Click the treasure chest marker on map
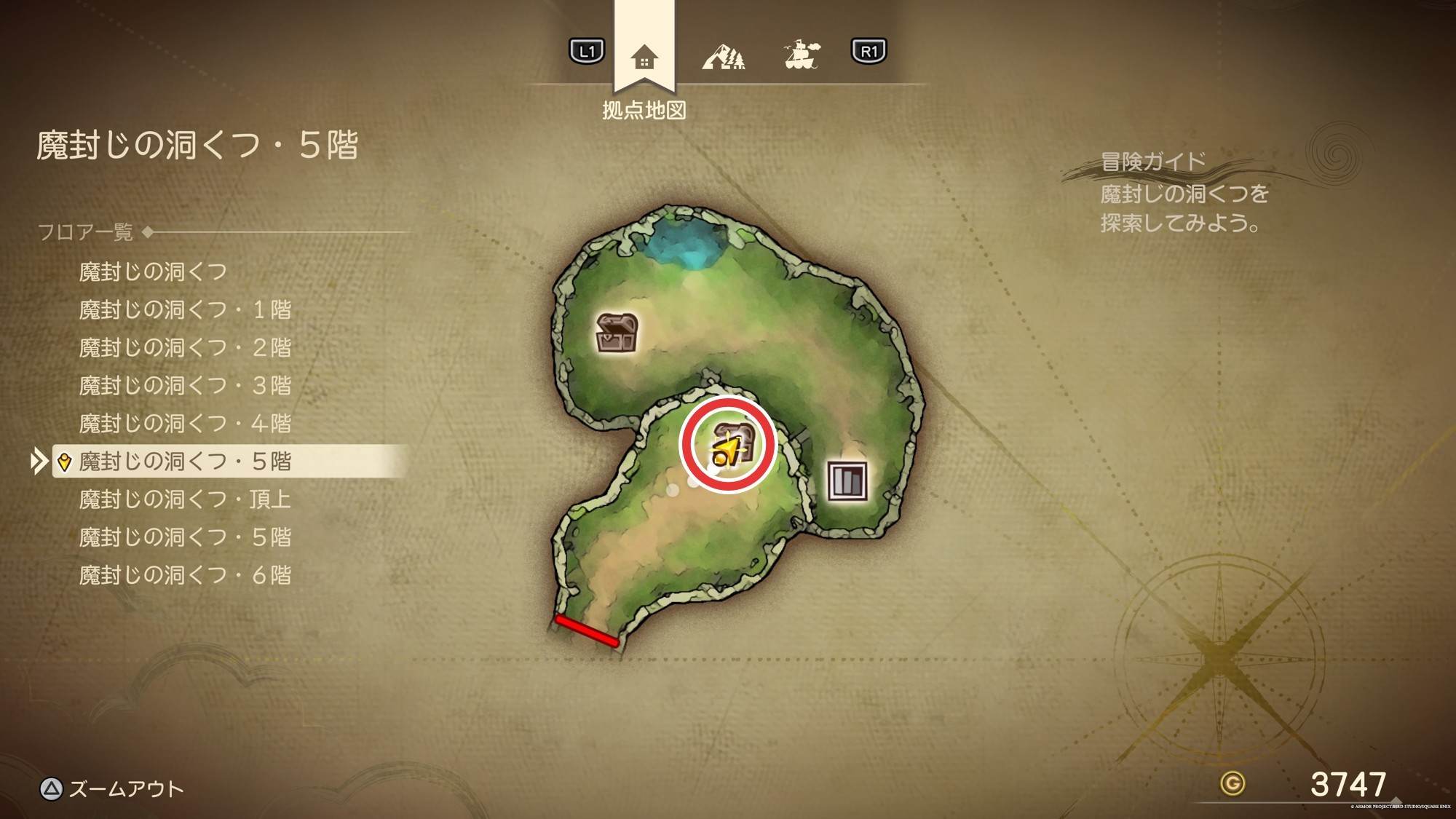 click(x=617, y=333)
